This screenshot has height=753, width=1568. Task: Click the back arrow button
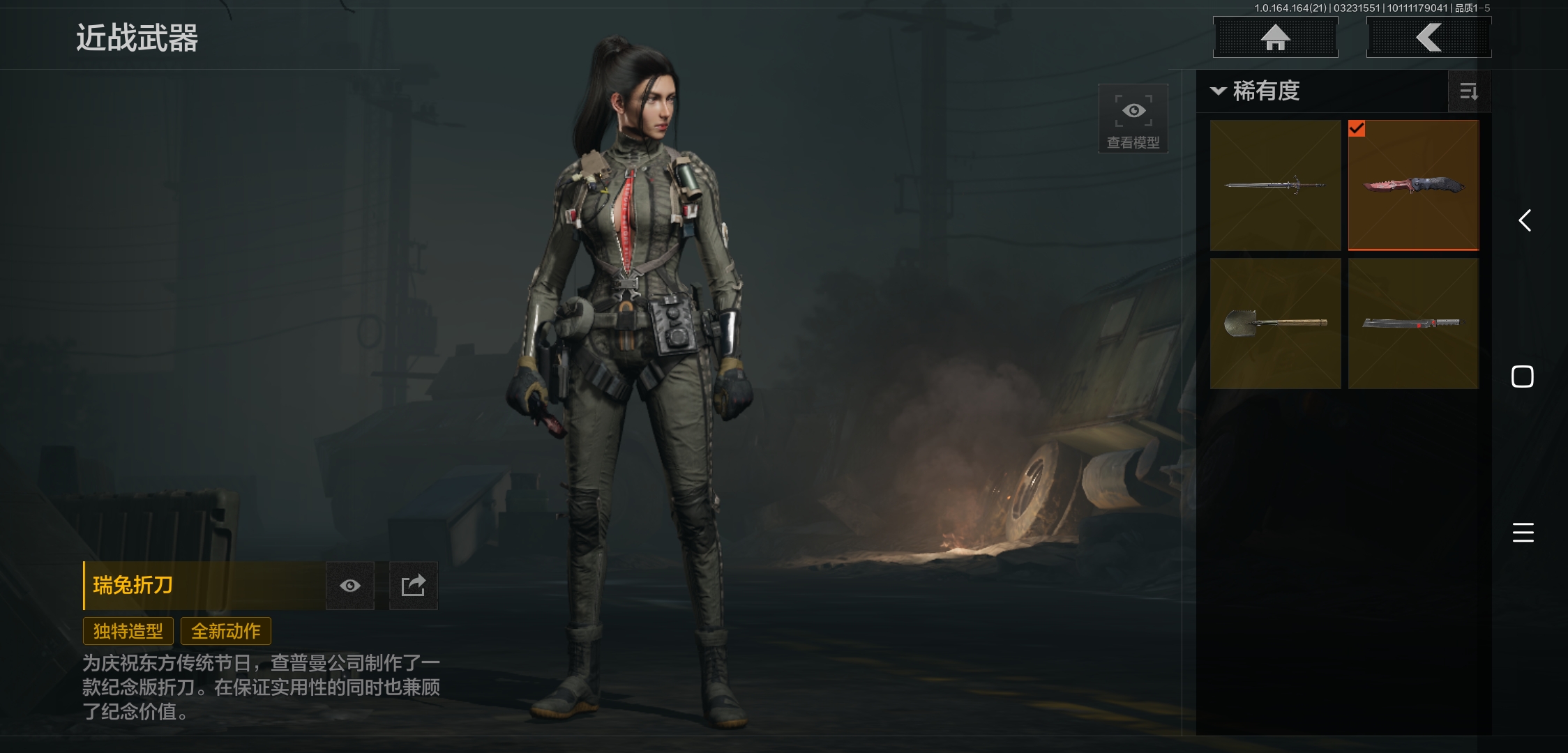1428,38
